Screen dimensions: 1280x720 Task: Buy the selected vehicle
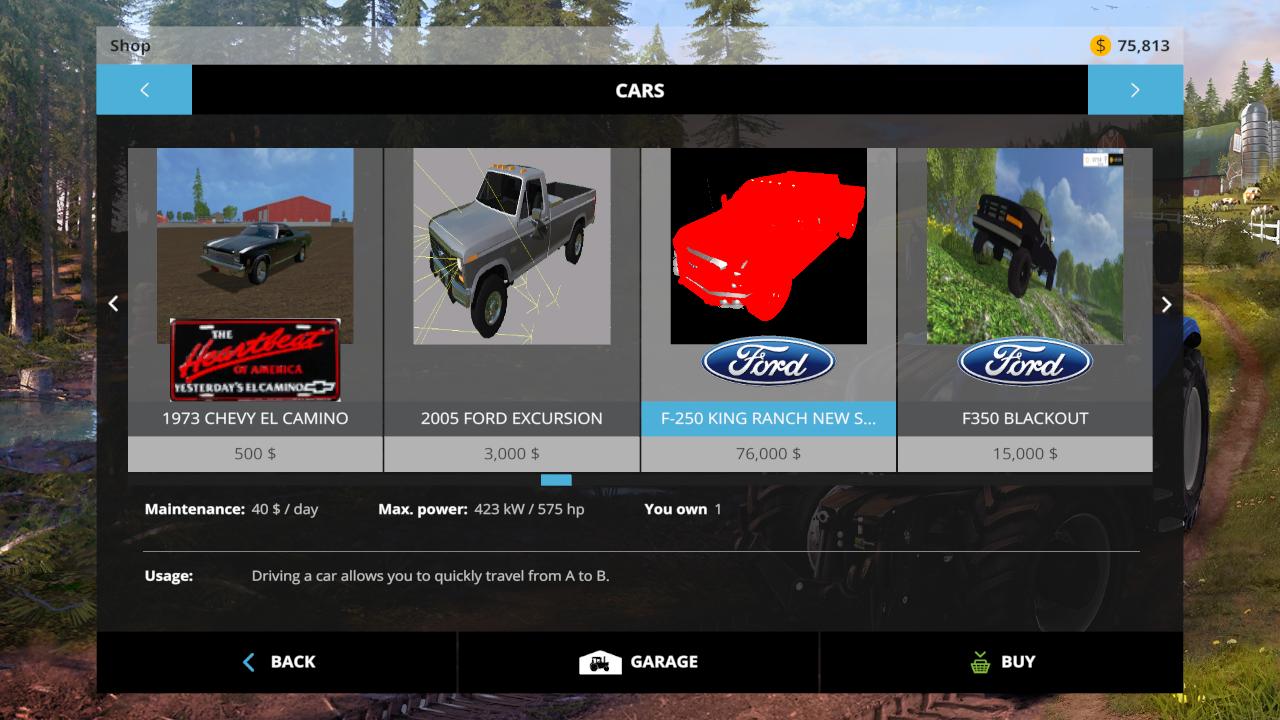1002,662
